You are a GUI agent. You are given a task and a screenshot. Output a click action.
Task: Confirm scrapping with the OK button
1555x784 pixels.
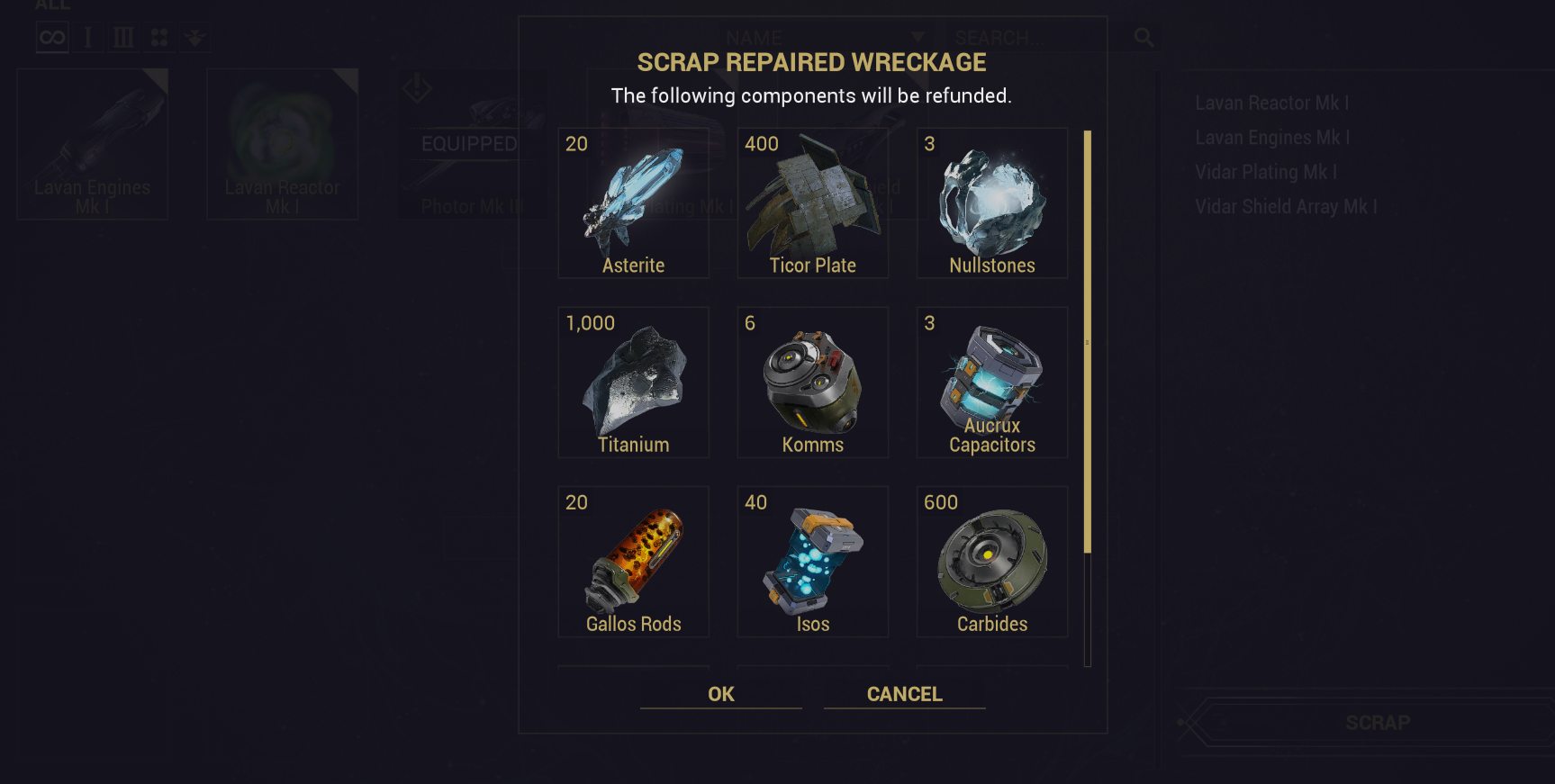coord(720,694)
